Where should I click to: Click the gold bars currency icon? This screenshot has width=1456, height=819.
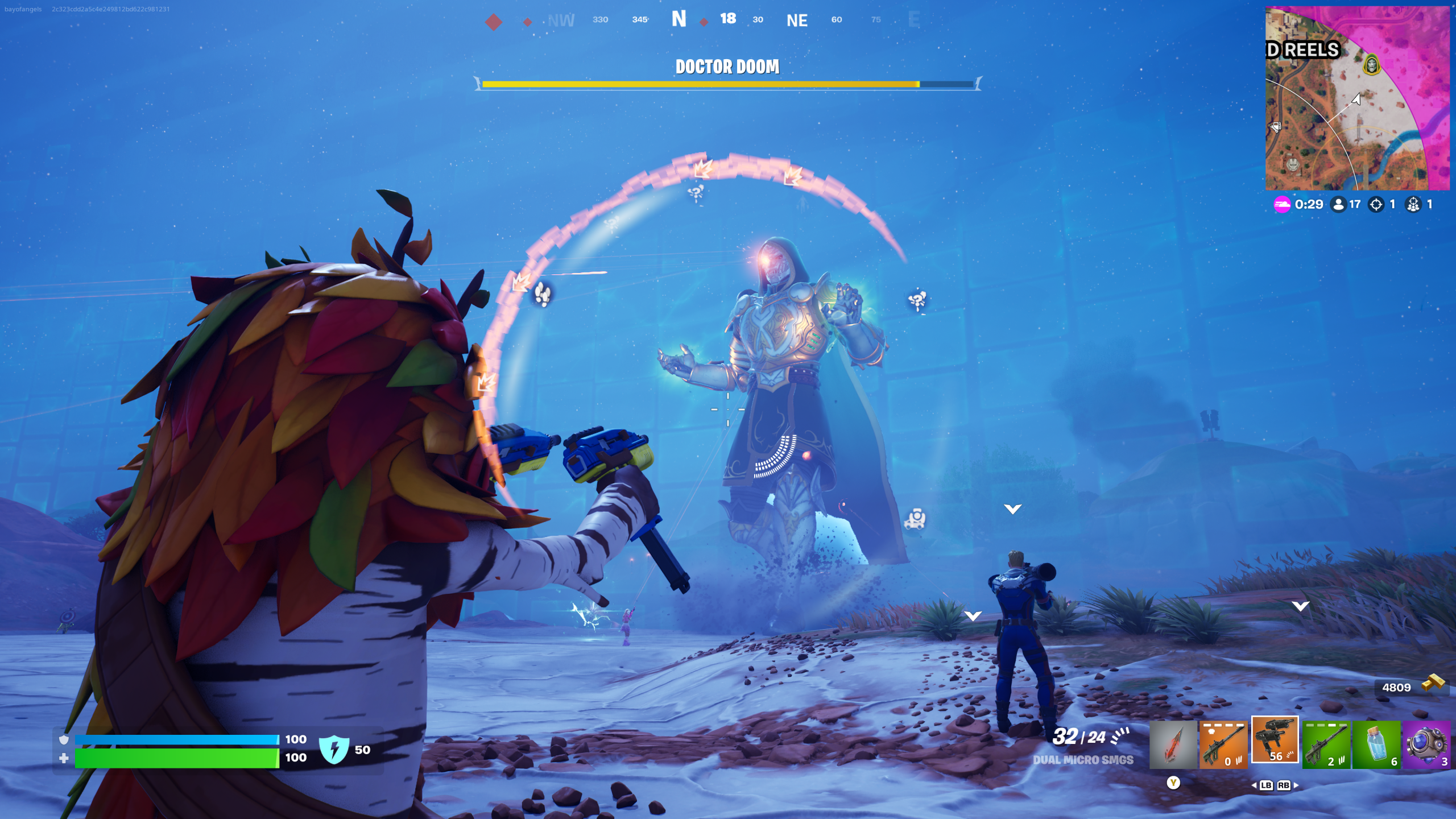point(1433,682)
